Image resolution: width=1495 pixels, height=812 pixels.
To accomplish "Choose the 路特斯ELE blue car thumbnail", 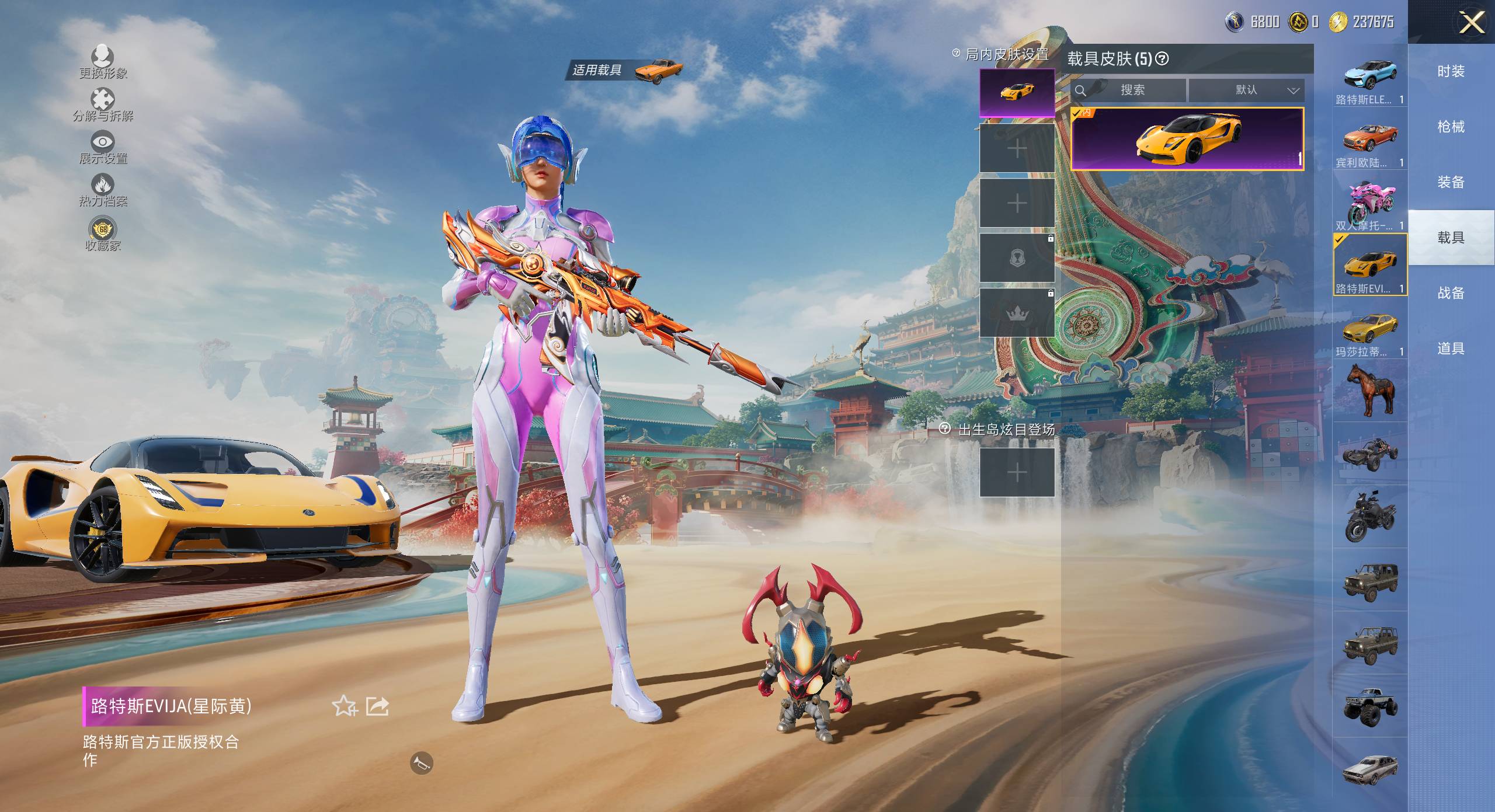I will click(x=1369, y=79).
